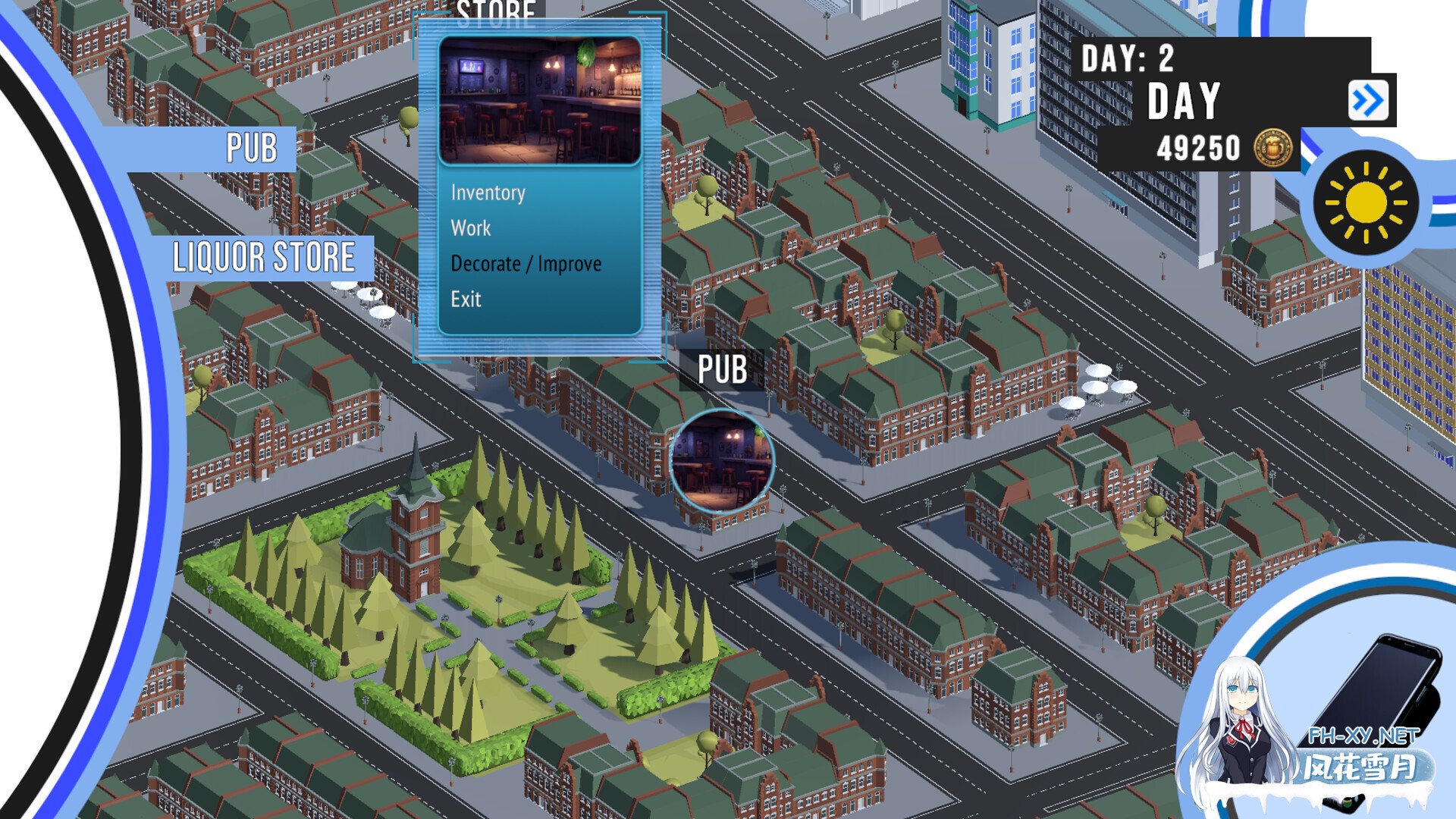Screen dimensions: 1456x819
Task: Click the circular pub interior map marker
Action: [721, 462]
